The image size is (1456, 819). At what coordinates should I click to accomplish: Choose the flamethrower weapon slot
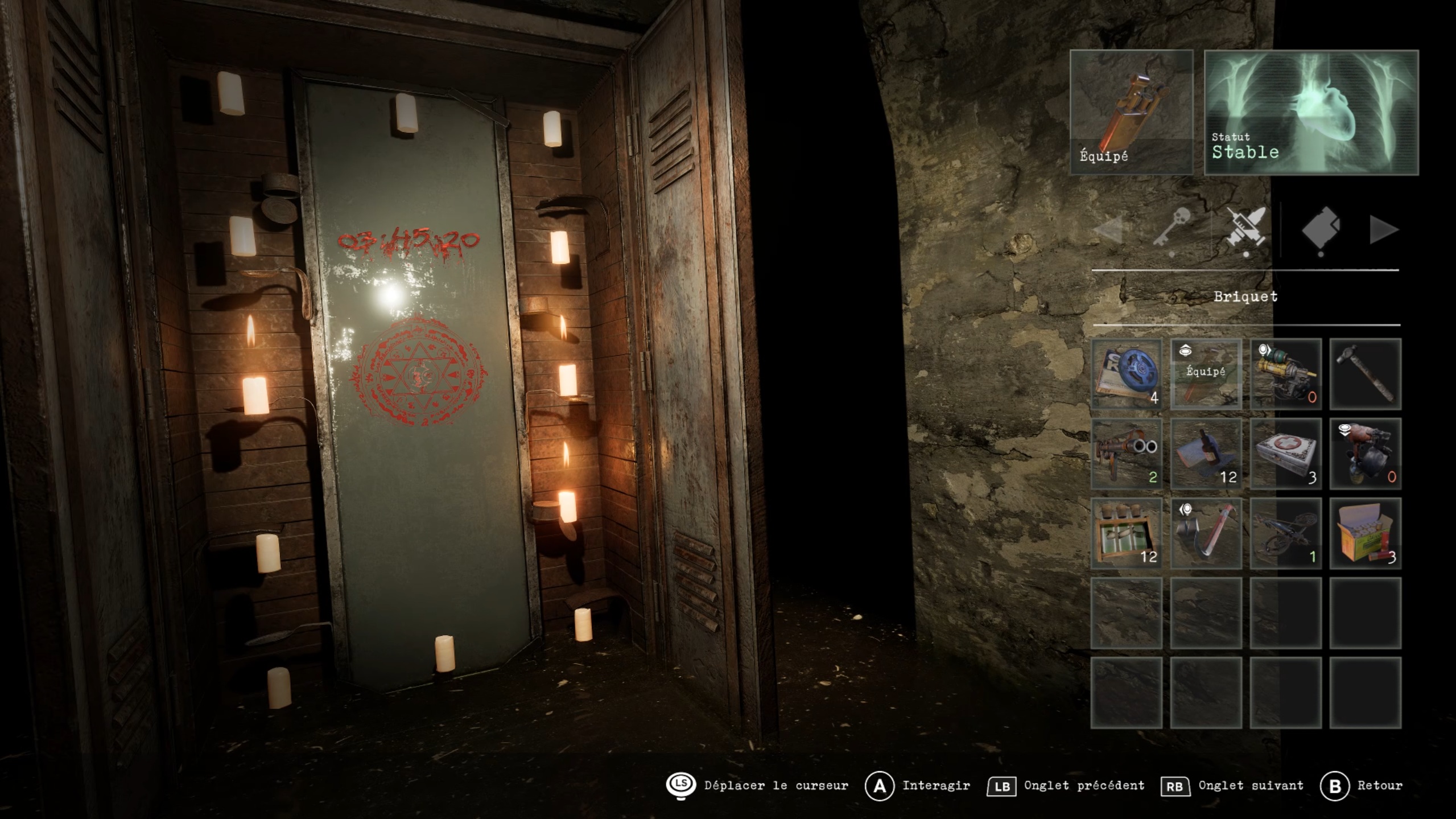pyautogui.click(x=1285, y=374)
